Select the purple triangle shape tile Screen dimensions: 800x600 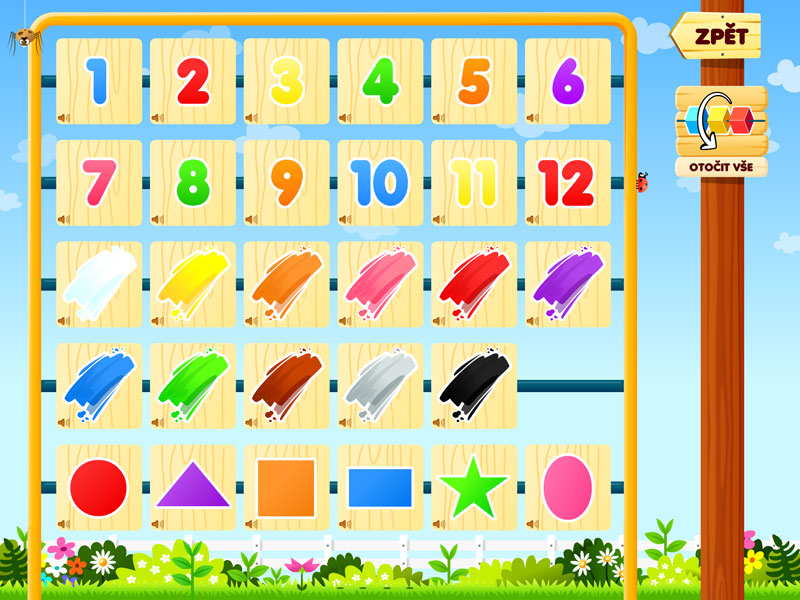(192, 487)
